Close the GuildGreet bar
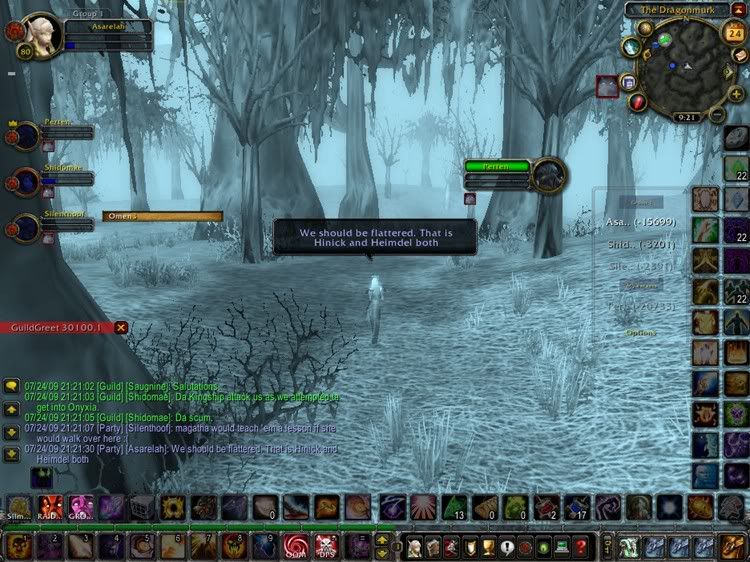This screenshot has height=562, width=750. click(x=121, y=327)
